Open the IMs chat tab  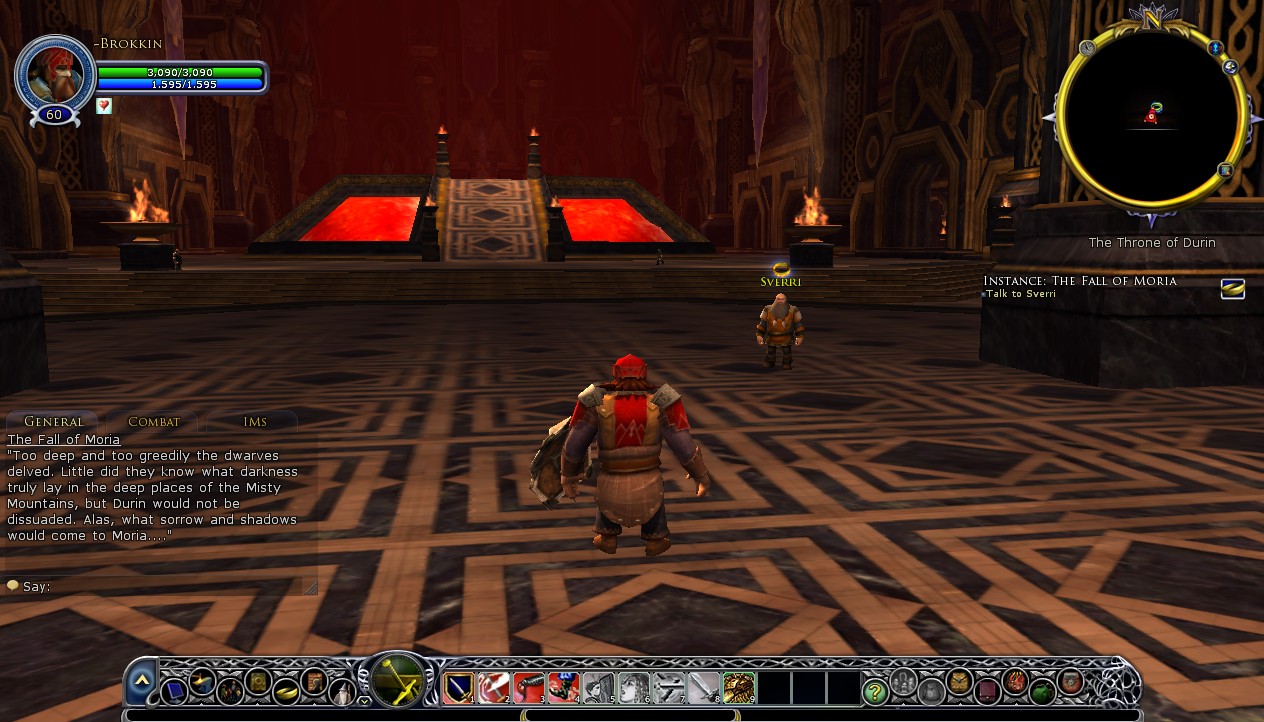click(x=255, y=422)
